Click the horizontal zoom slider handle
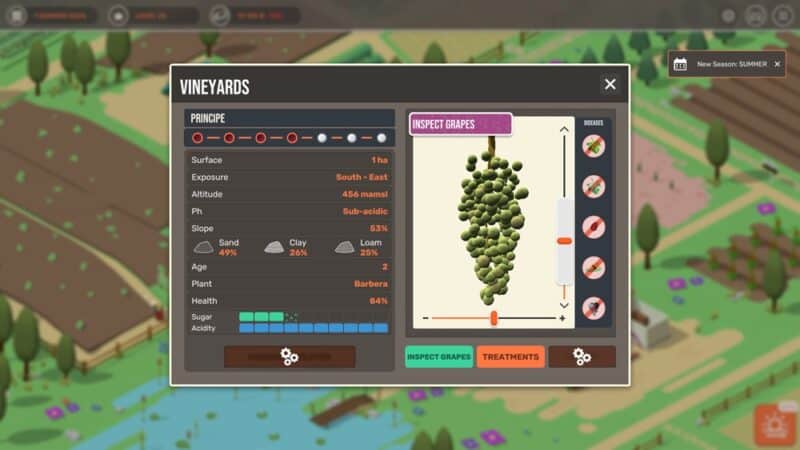This screenshot has height=450, width=800. coord(494,318)
